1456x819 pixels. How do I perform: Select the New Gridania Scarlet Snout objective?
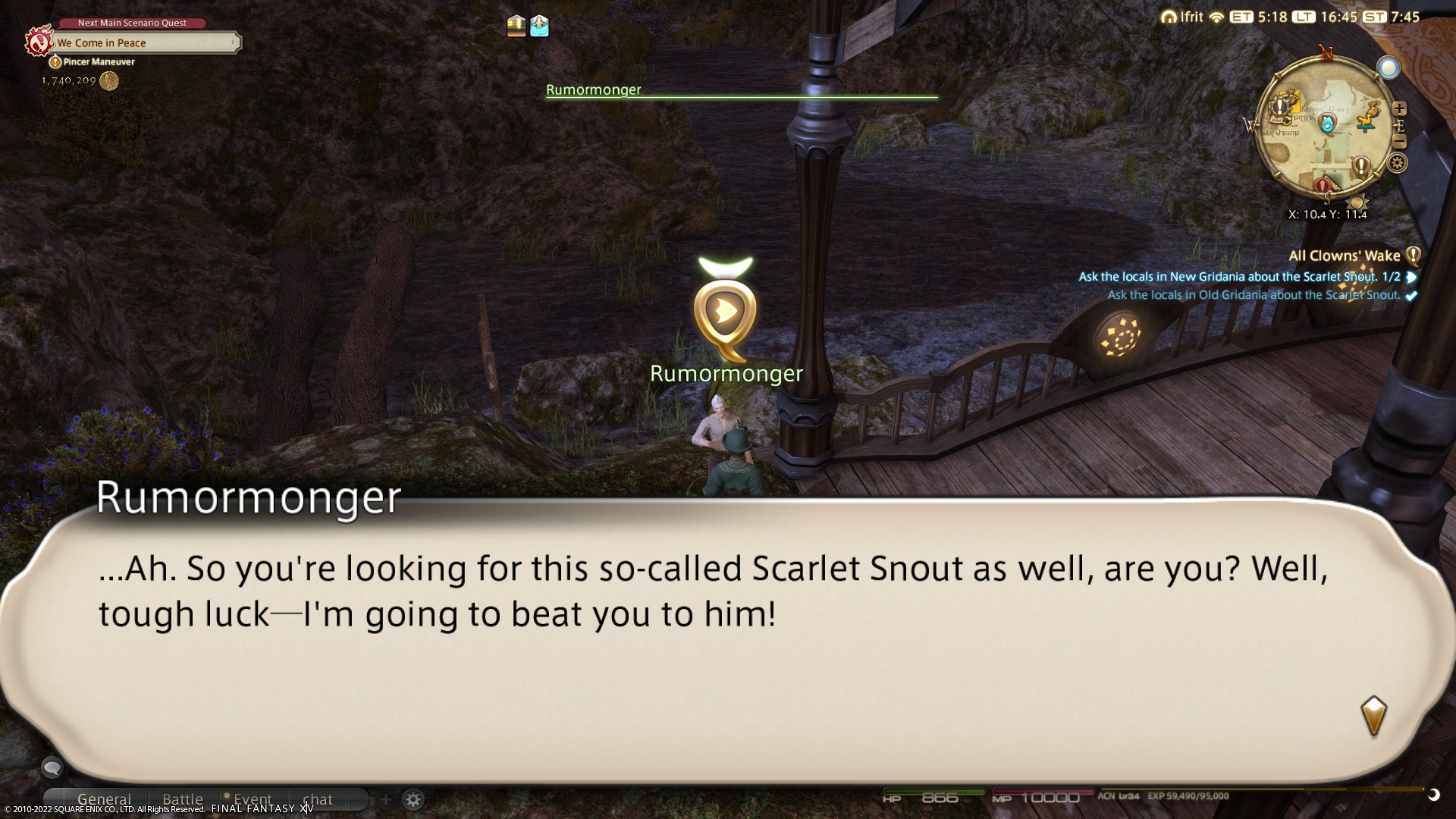(x=1238, y=277)
